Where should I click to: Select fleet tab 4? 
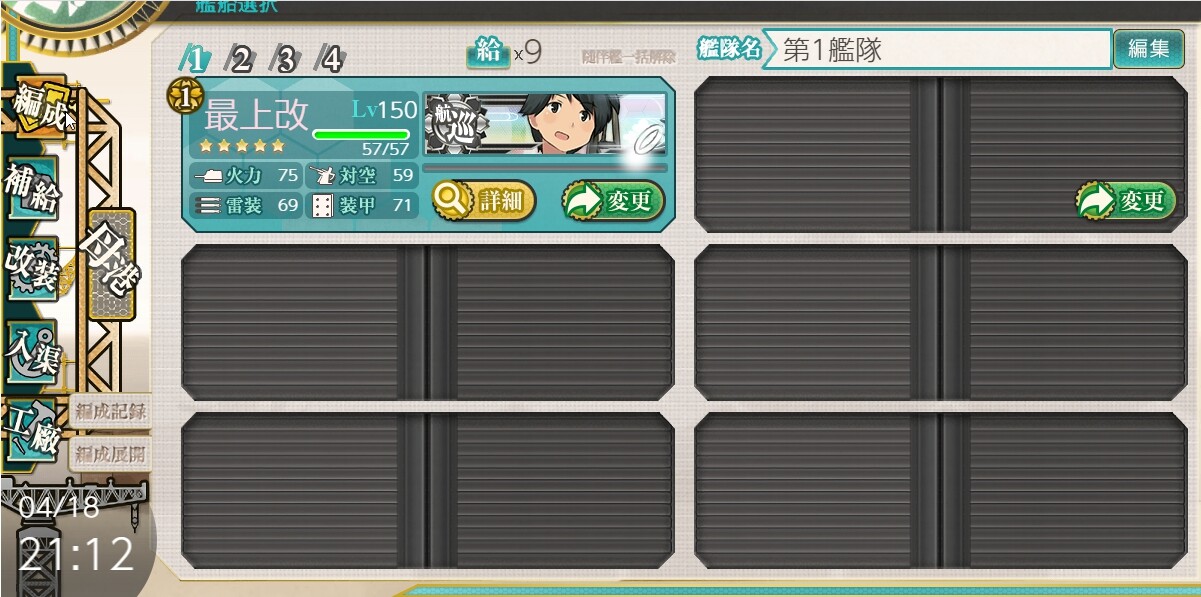[x=330, y=59]
